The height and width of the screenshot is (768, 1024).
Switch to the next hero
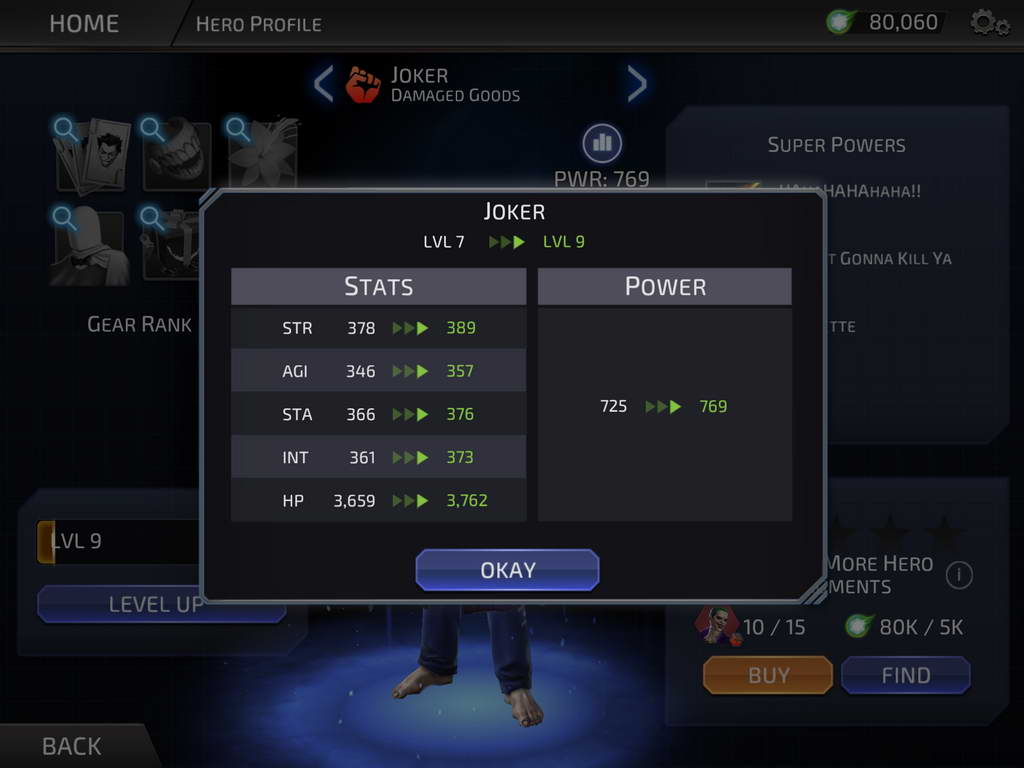637,84
